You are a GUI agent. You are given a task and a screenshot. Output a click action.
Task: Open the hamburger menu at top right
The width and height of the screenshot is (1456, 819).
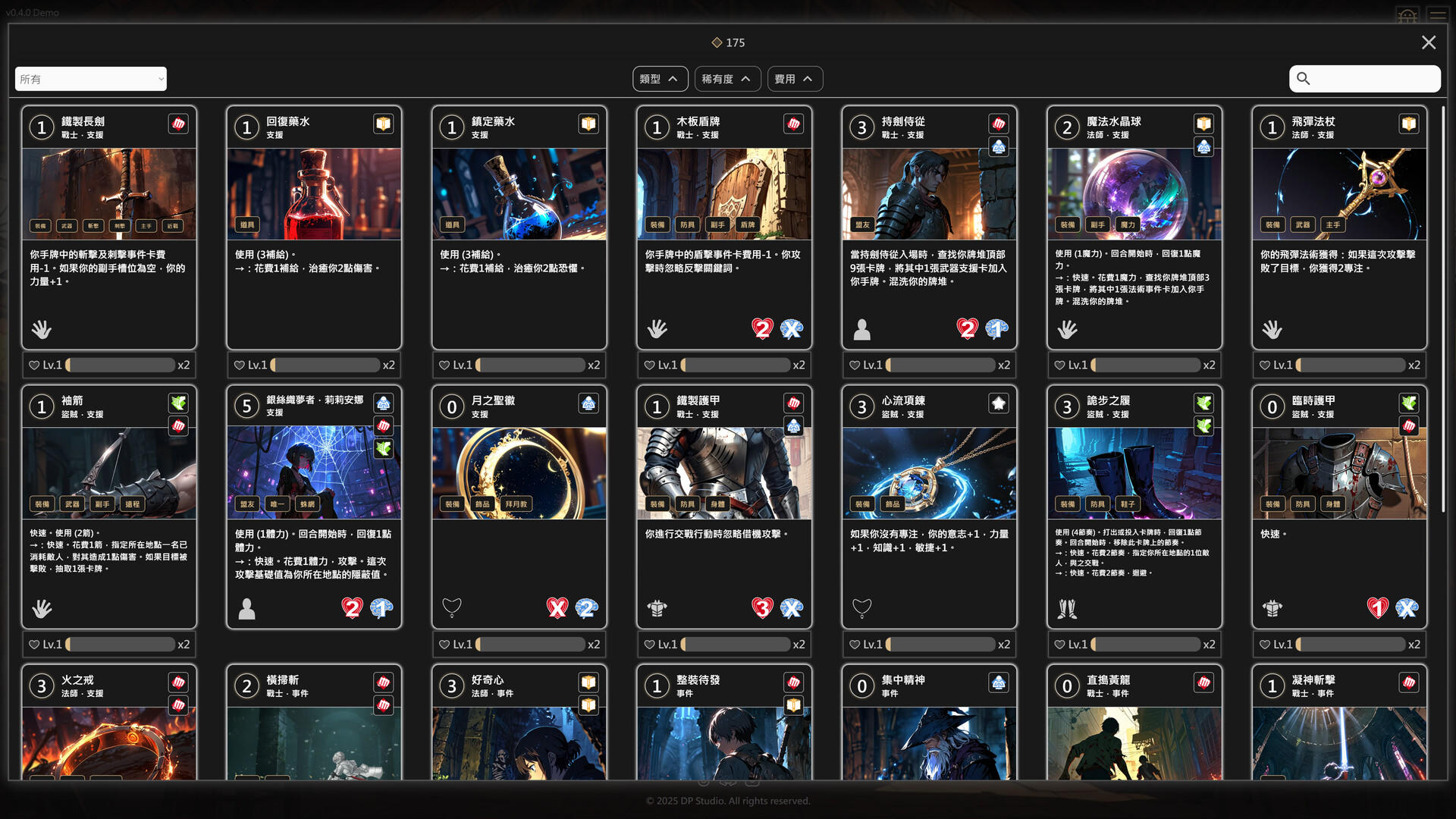coord(1437,14)
